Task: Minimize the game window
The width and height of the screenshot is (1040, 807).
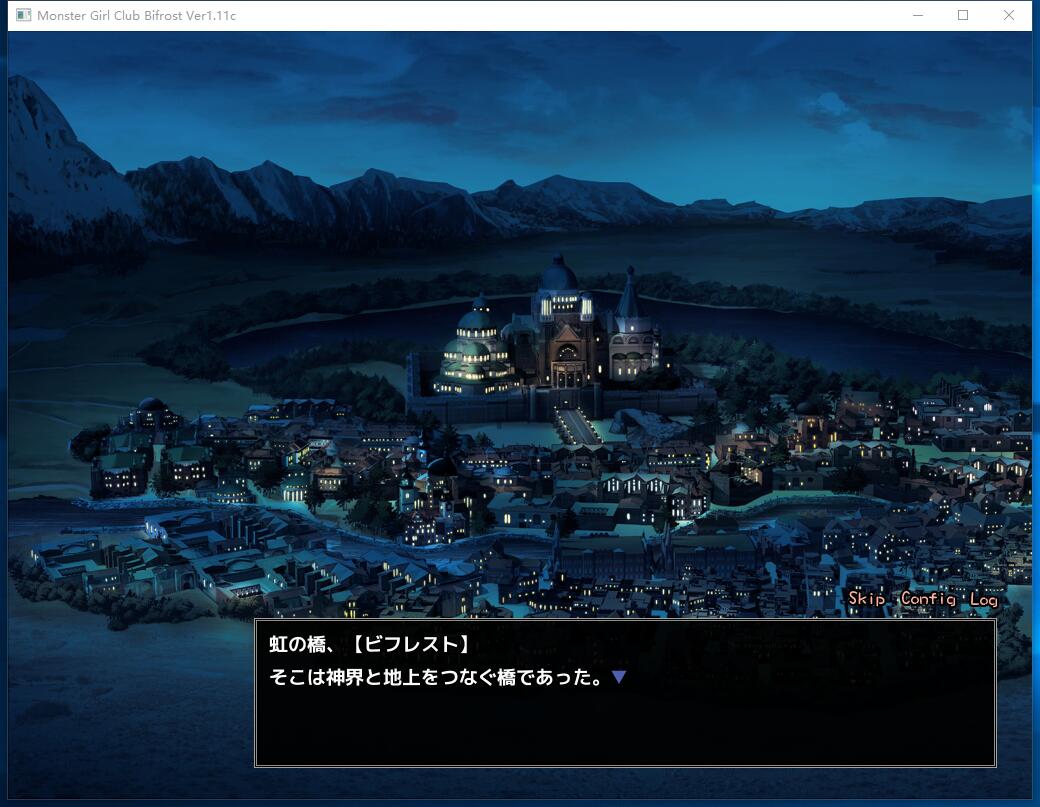Action: point(916,15)
